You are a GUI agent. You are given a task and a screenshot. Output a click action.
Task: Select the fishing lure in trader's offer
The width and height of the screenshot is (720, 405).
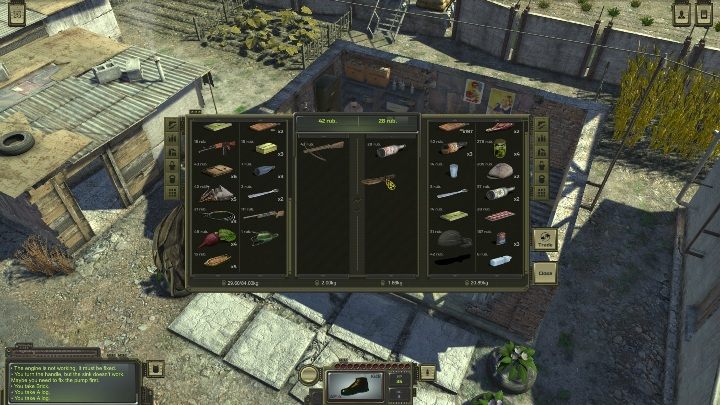[380, 182]
